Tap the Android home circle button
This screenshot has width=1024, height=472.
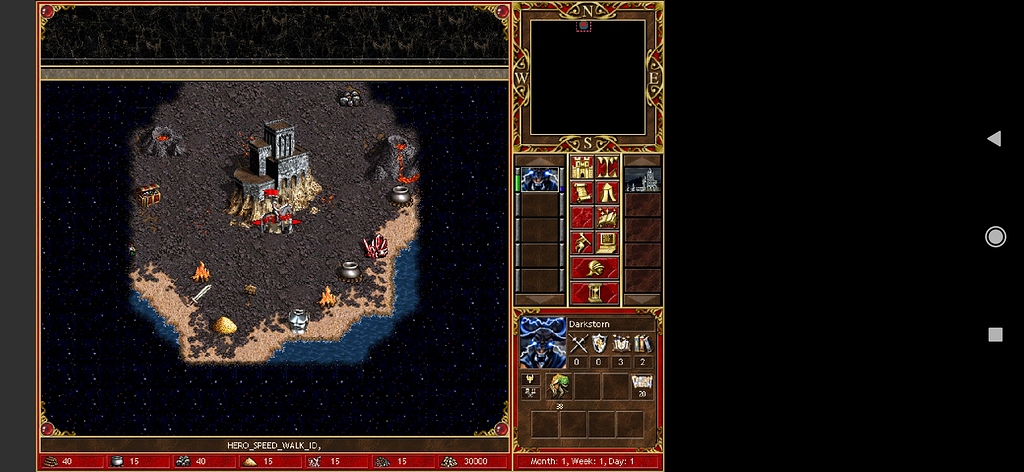(995, 236)
